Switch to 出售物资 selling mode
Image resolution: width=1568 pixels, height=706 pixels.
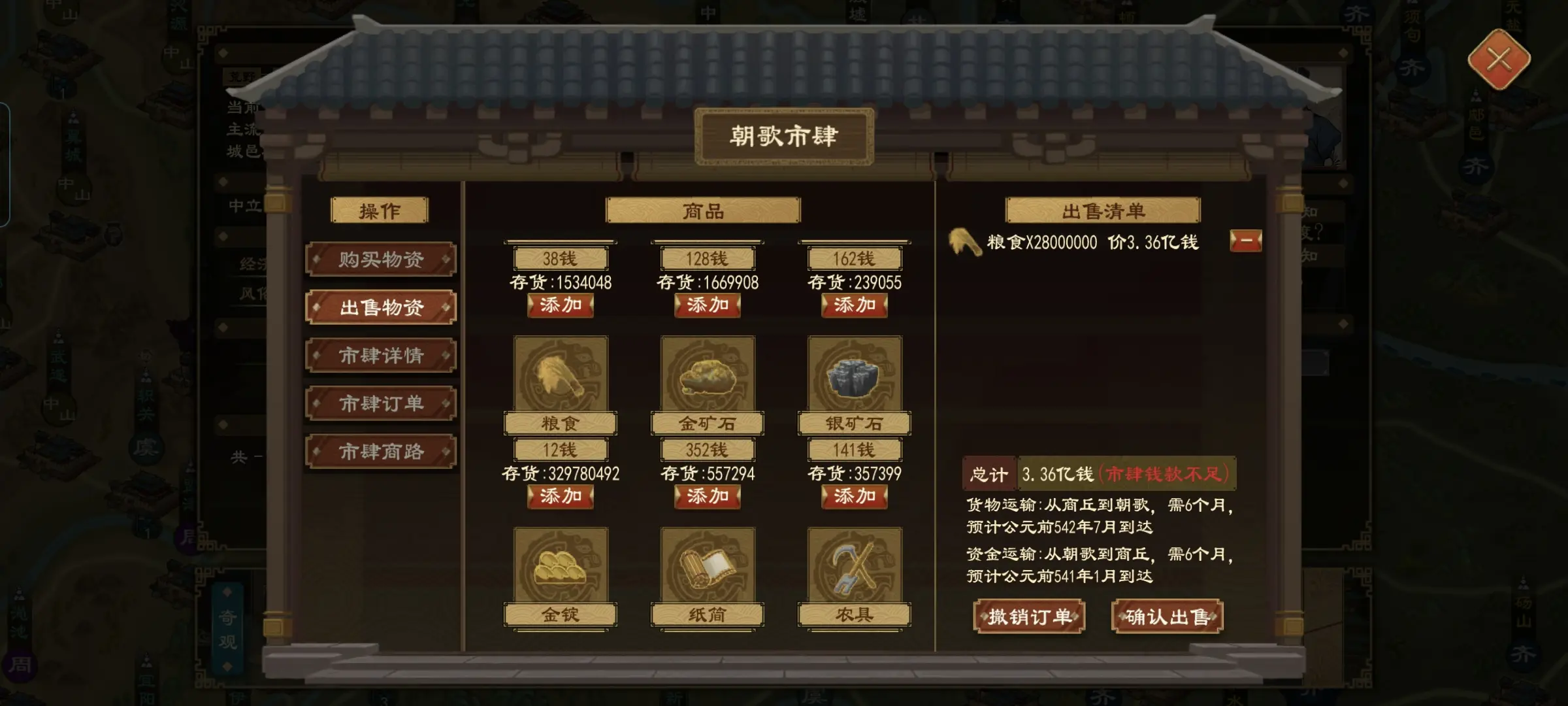381,307
